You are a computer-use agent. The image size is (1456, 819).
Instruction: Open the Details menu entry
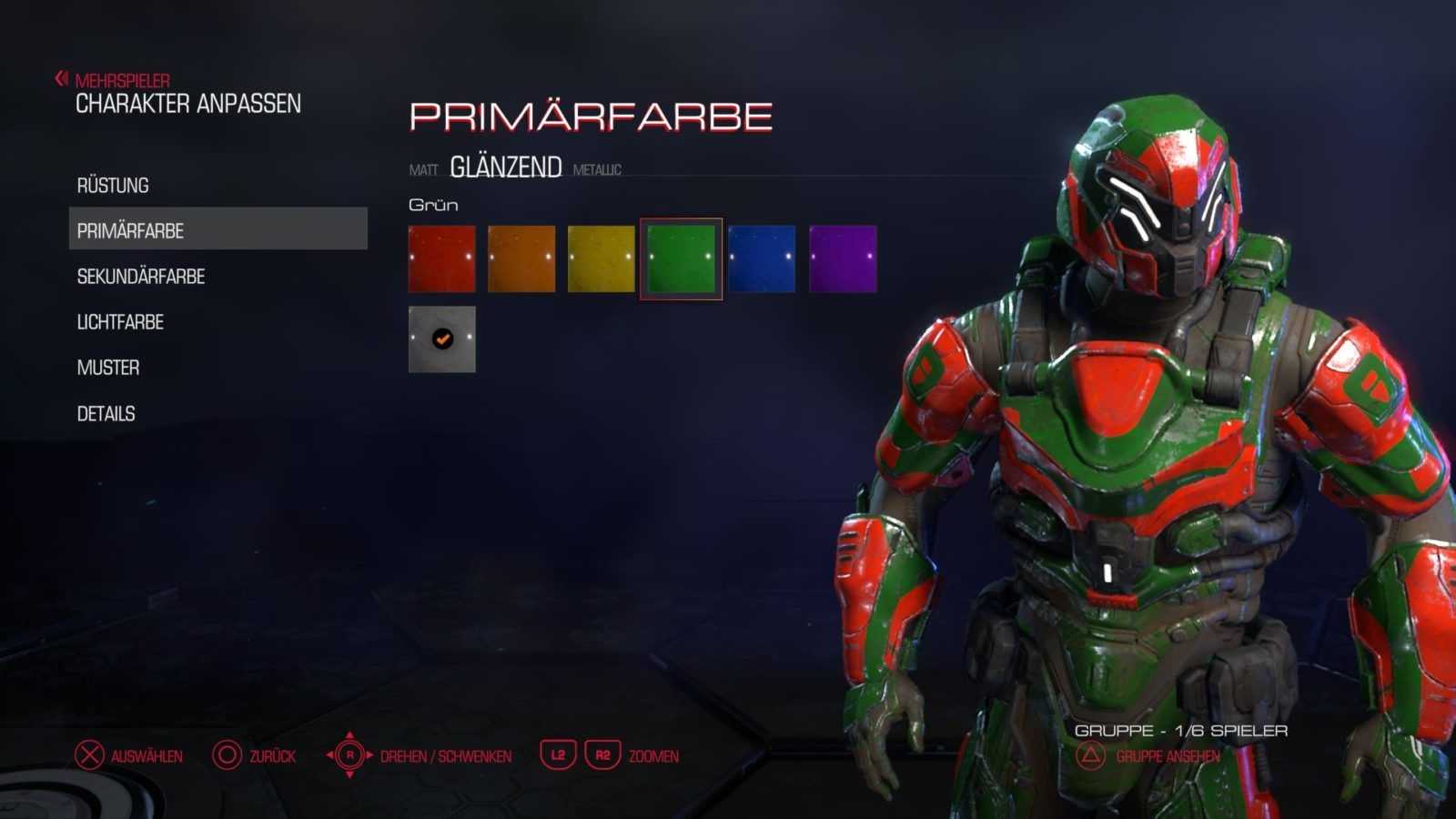(x=106, y=414)
